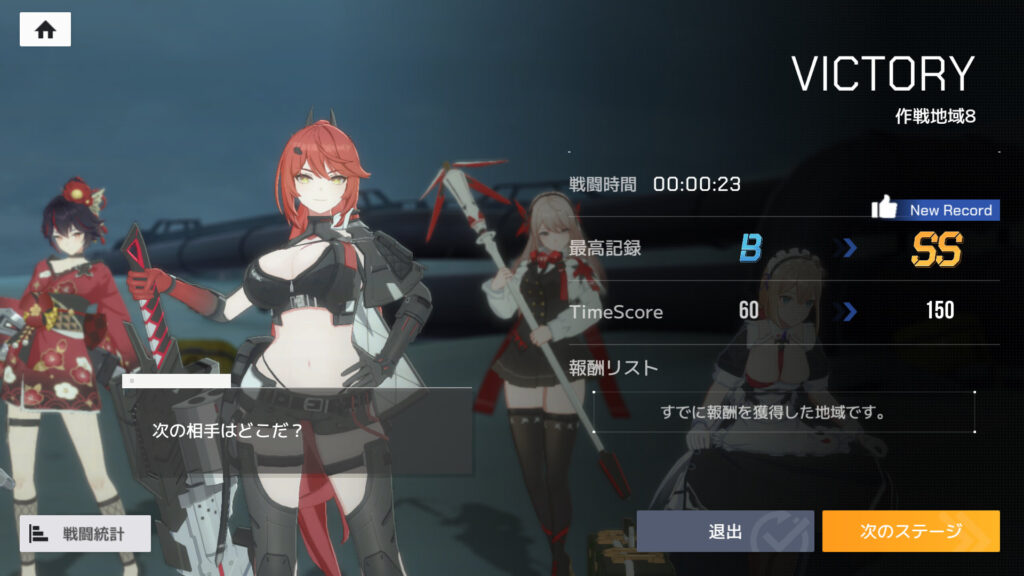Proceed to 次のステージ
1024x576 pixels.
coord(910,531)
